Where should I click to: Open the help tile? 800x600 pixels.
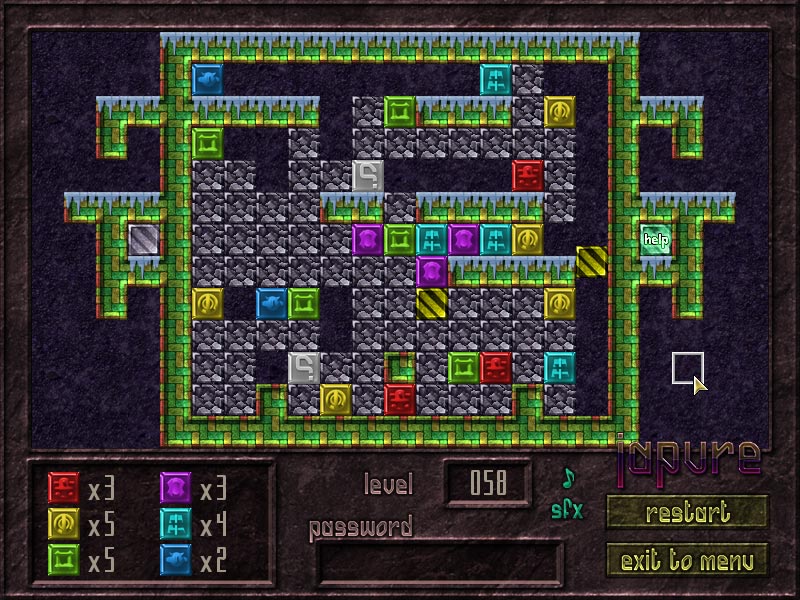pos(656,239)
